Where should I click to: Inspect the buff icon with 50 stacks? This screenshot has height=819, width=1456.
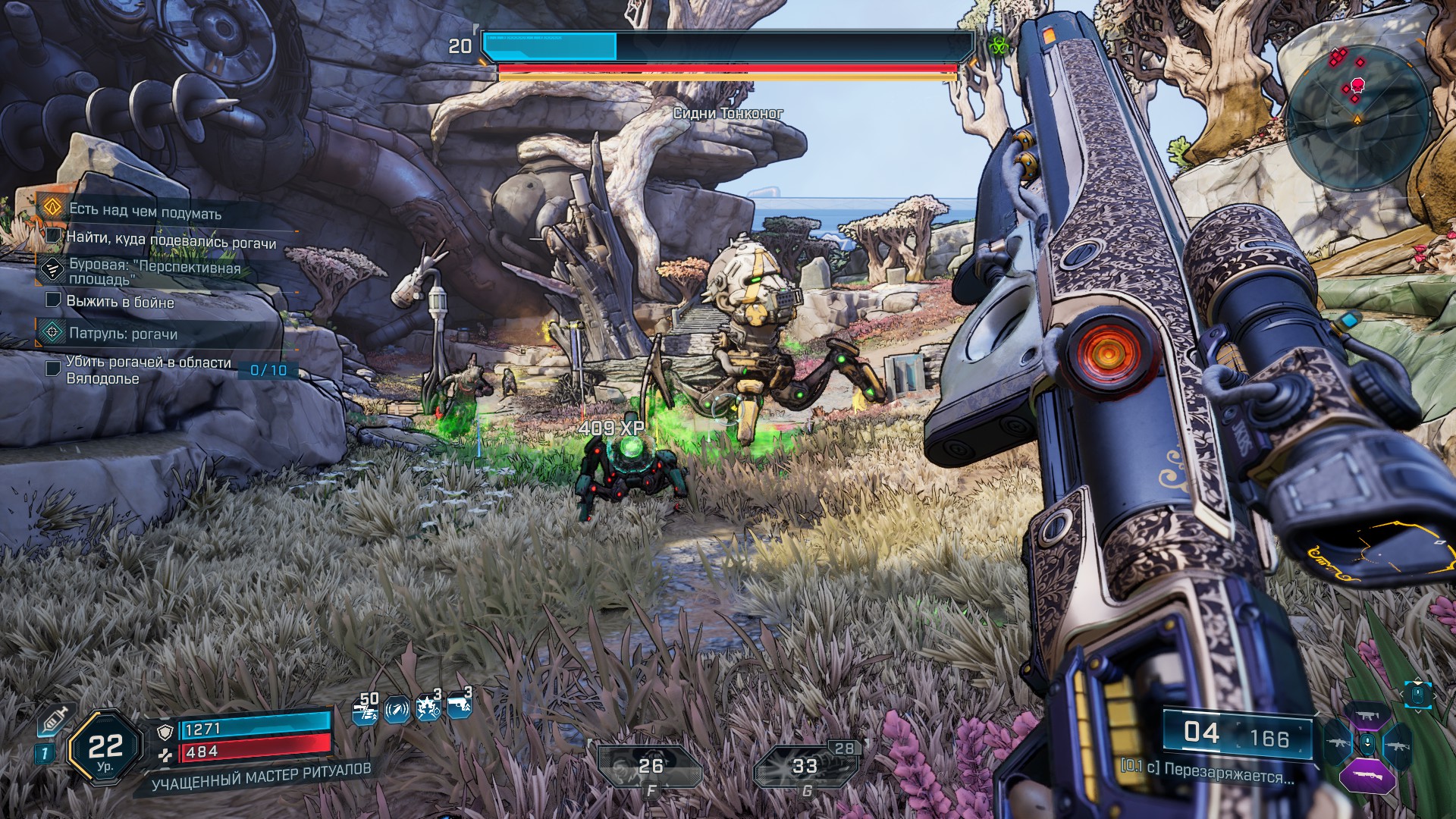pos(366,710)
